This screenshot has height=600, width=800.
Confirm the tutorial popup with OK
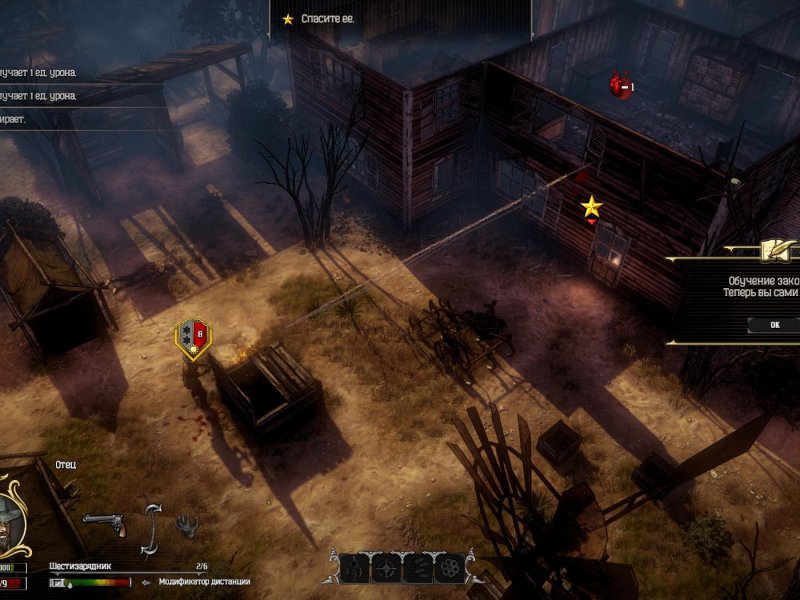pyautogui.click(x=776, y=325)
